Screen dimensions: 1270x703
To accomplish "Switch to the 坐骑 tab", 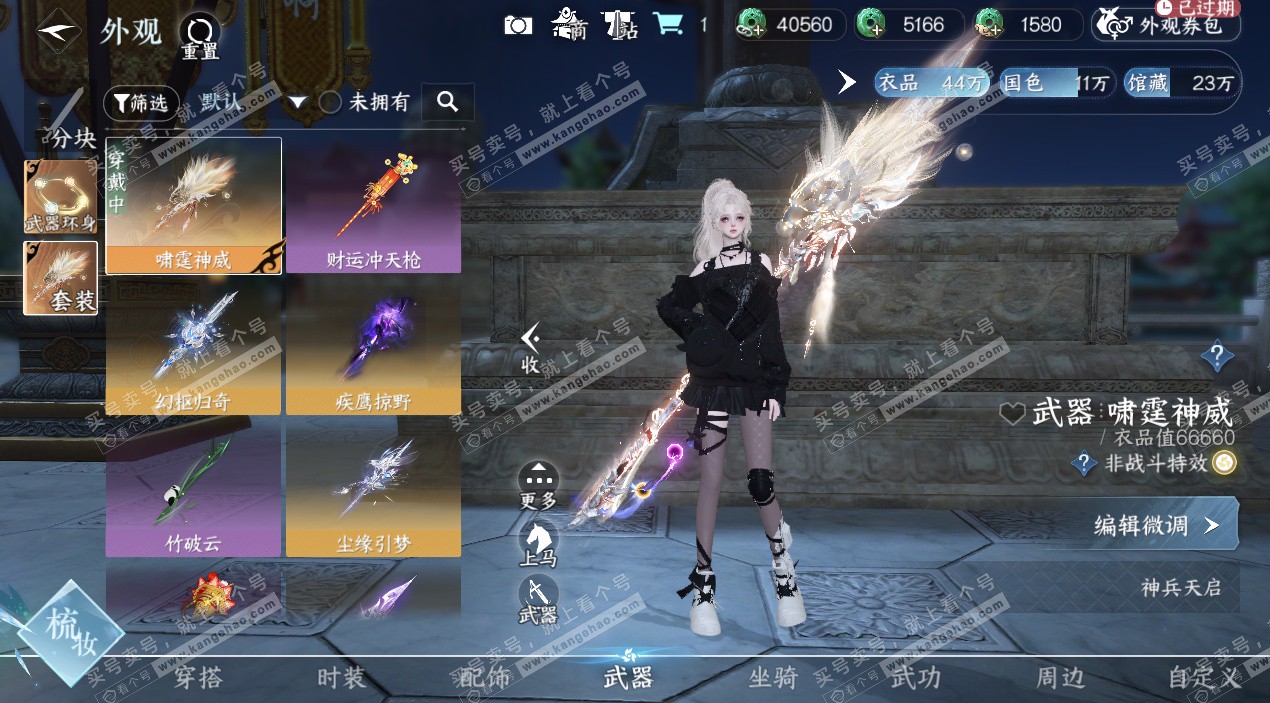I will click(x=773, y=678).
